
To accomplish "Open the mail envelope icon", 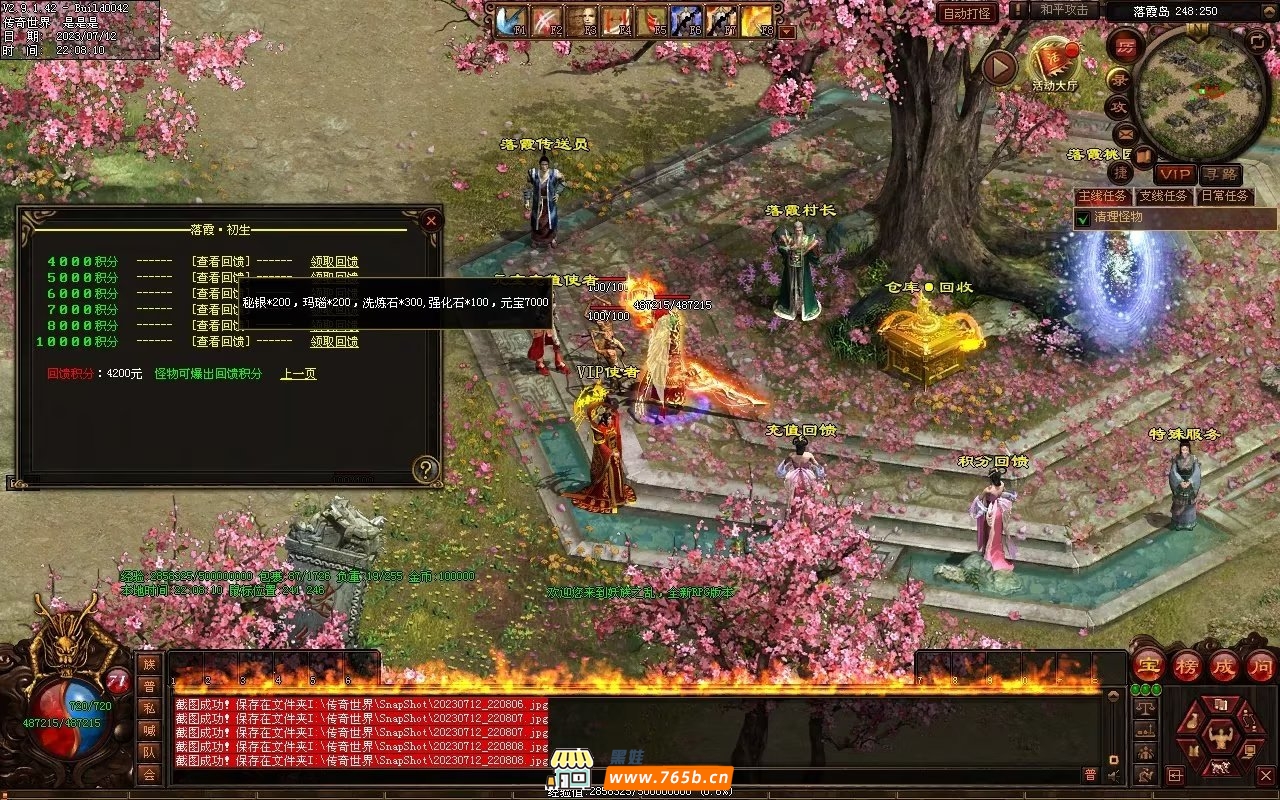I will [1125, 133].
